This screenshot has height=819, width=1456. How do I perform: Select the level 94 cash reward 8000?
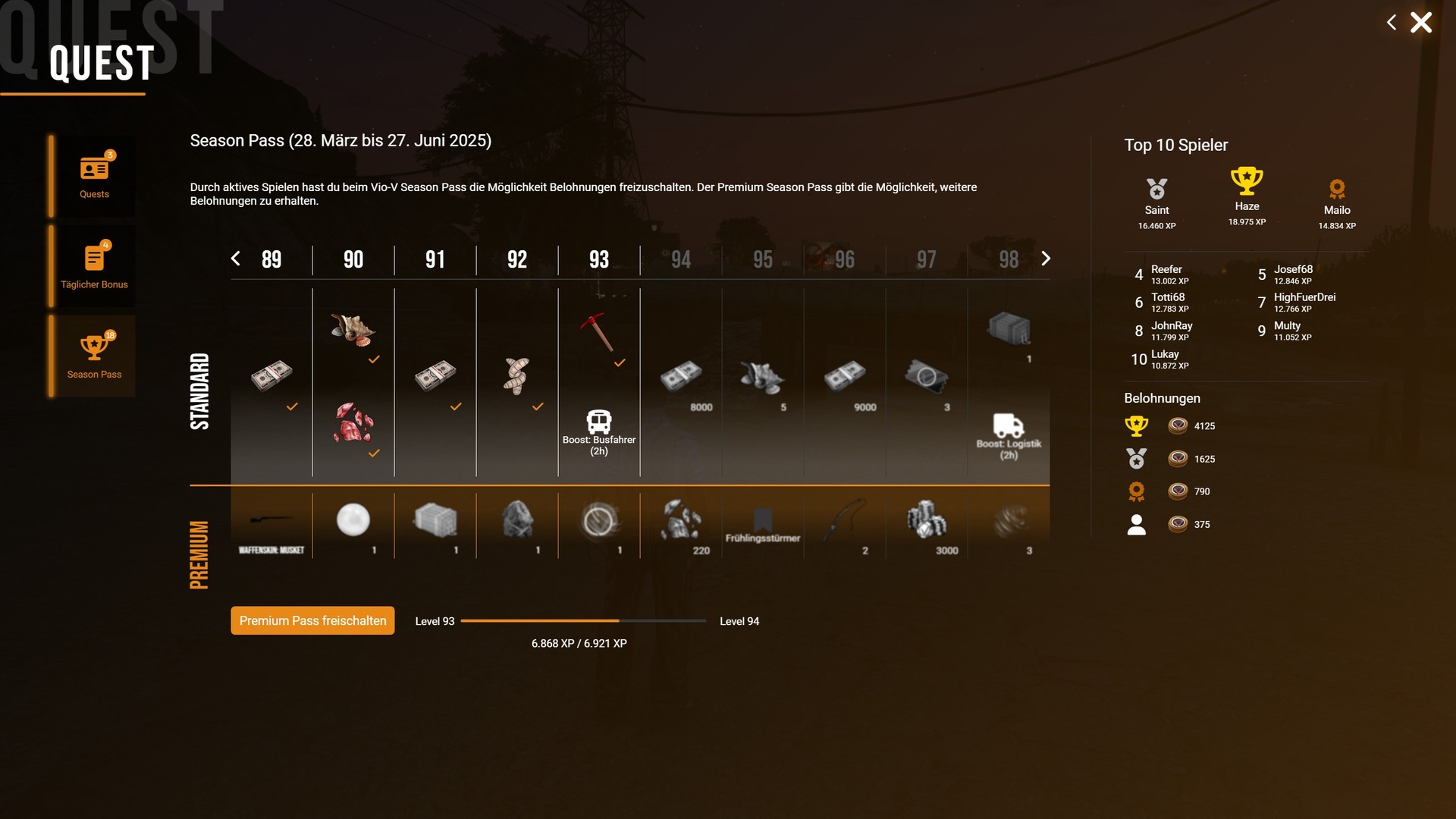coord(681,376)
